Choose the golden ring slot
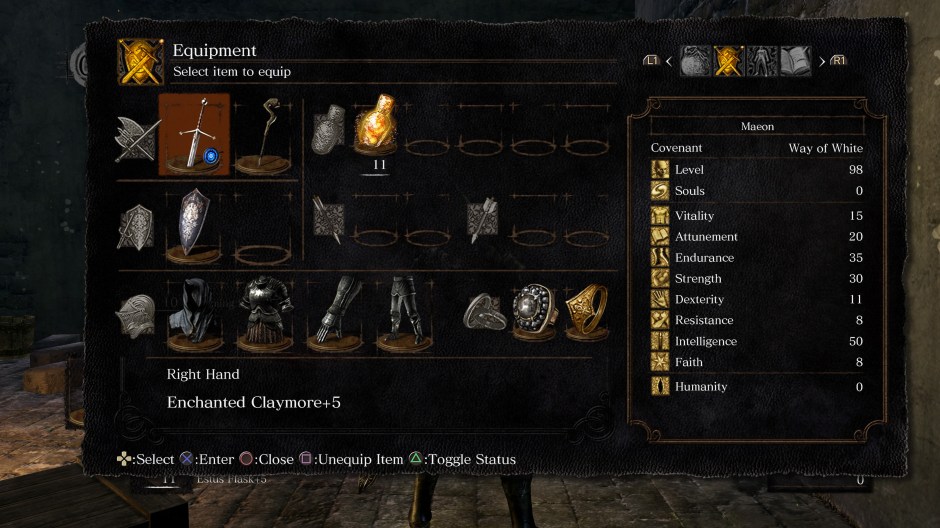Viewport: 940px width, 528px height. [x=586, y=312]
